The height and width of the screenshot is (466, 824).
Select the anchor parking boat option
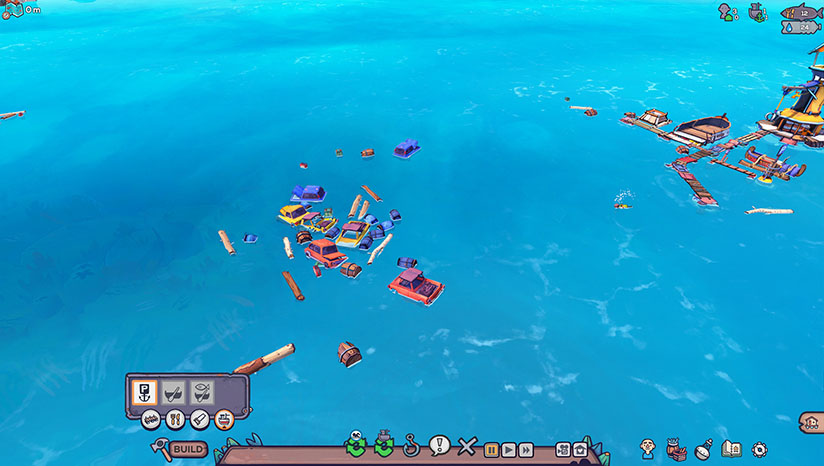(145, 392)
